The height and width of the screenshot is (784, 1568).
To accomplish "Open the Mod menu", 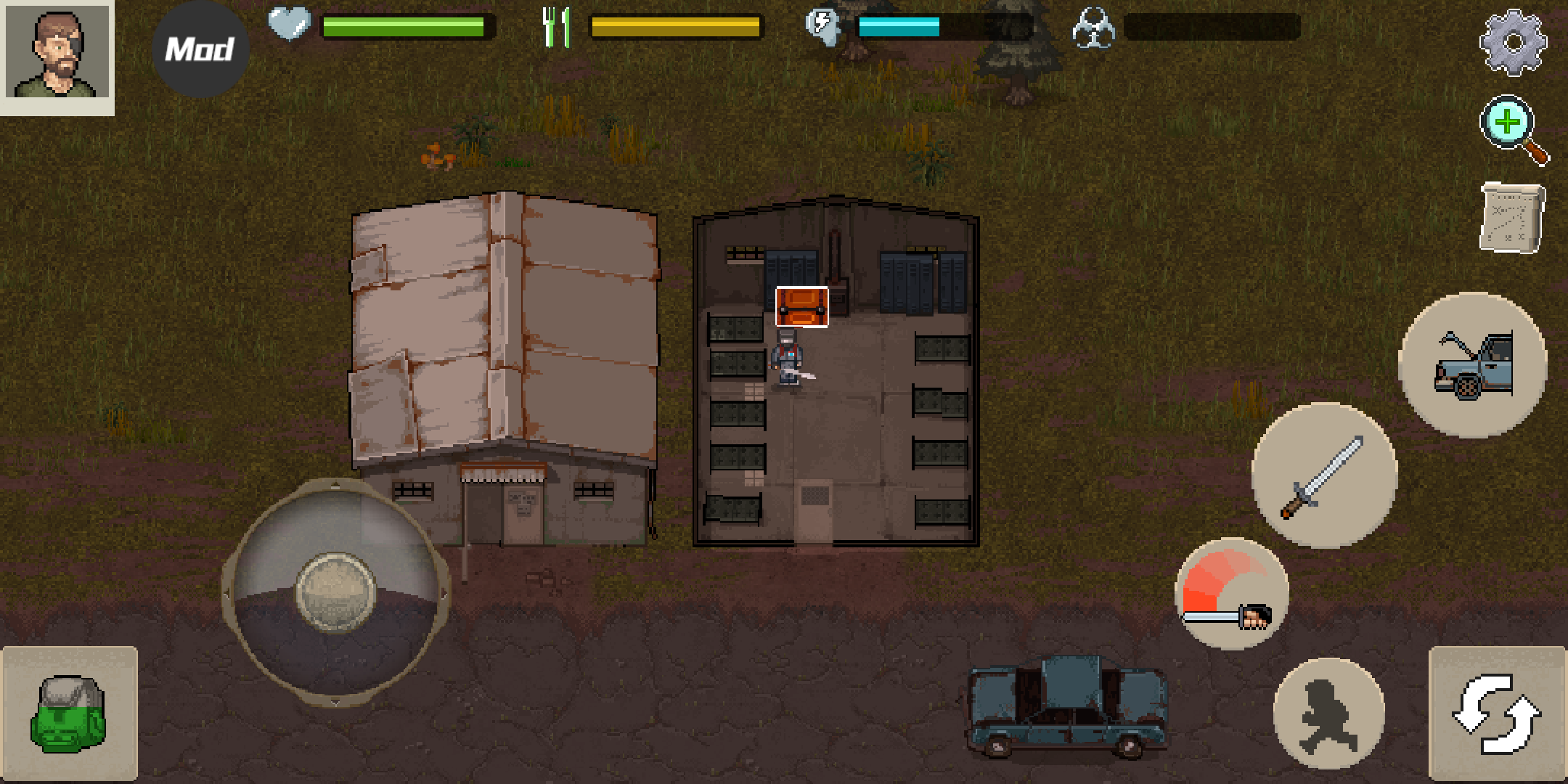I will (x=201, y=47).
